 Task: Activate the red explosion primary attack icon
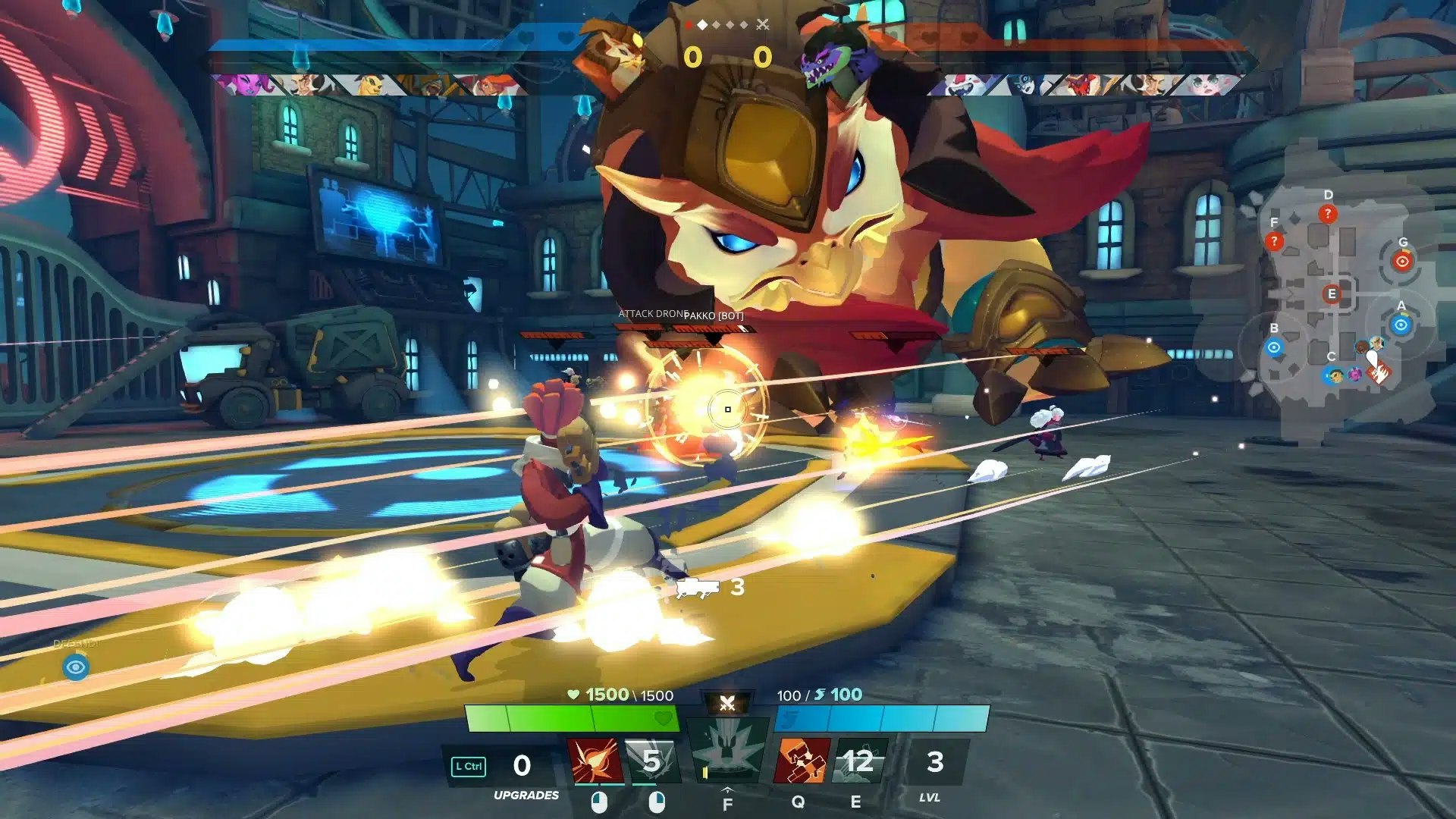click(x=595, y=761)
